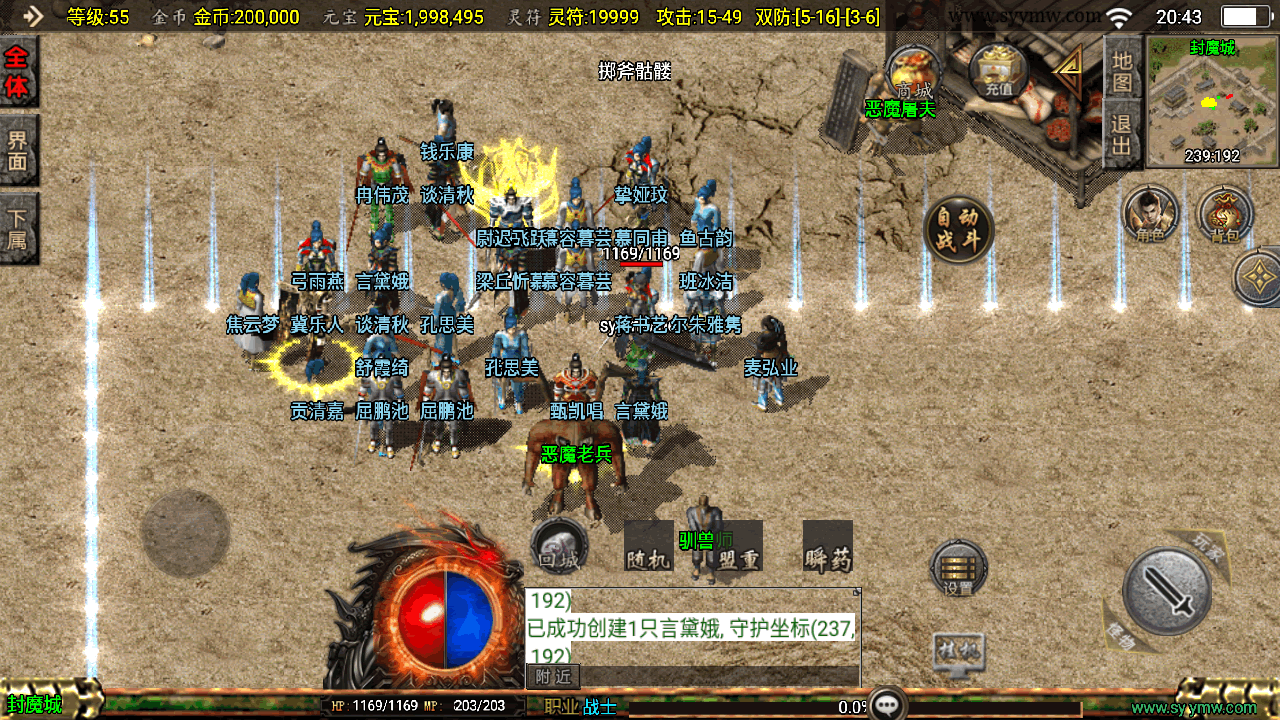
Task: Open the 封魔城 minimap
Action: [x=1212, y=100]
